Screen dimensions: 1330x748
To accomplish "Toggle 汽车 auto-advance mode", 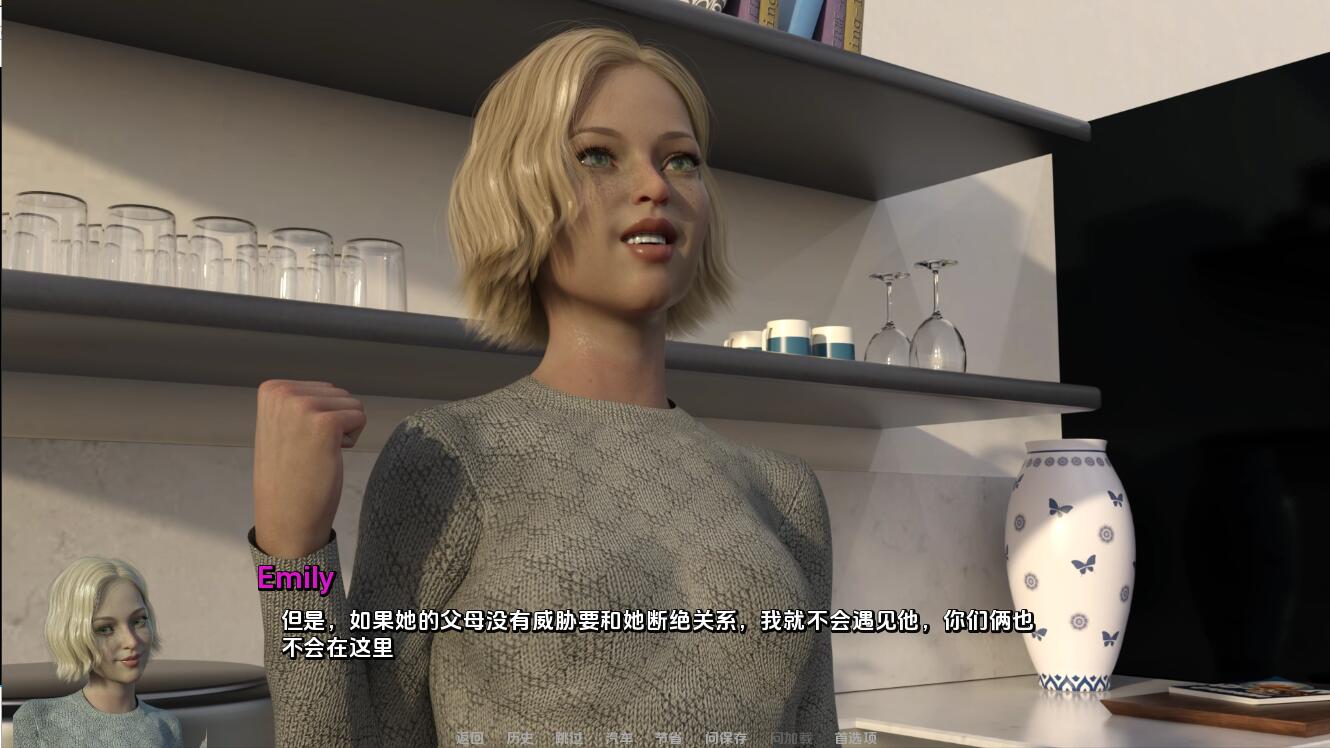I will [x=618, y=738].
